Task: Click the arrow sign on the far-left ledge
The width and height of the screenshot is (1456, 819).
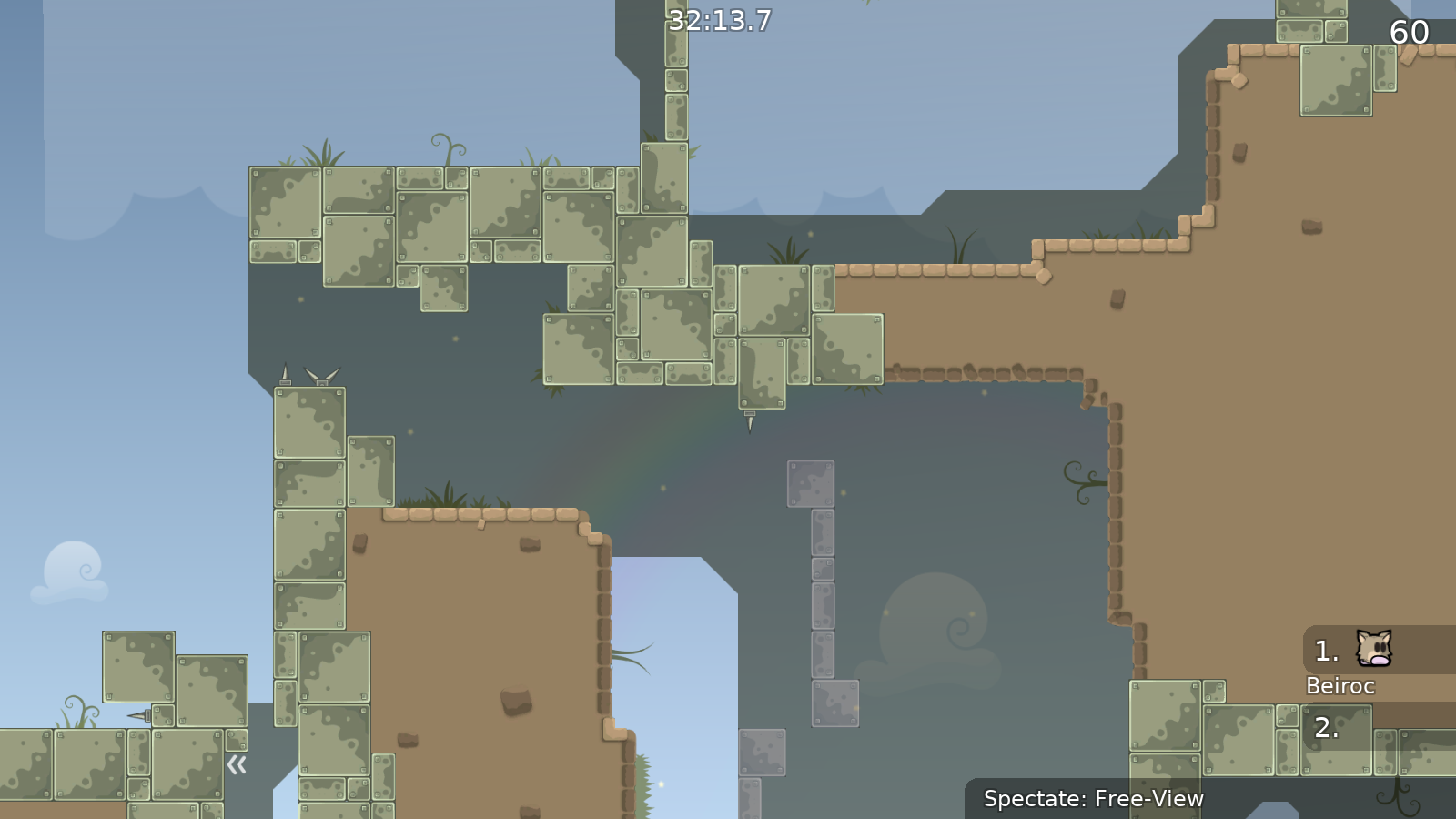Action: point(138,717)
